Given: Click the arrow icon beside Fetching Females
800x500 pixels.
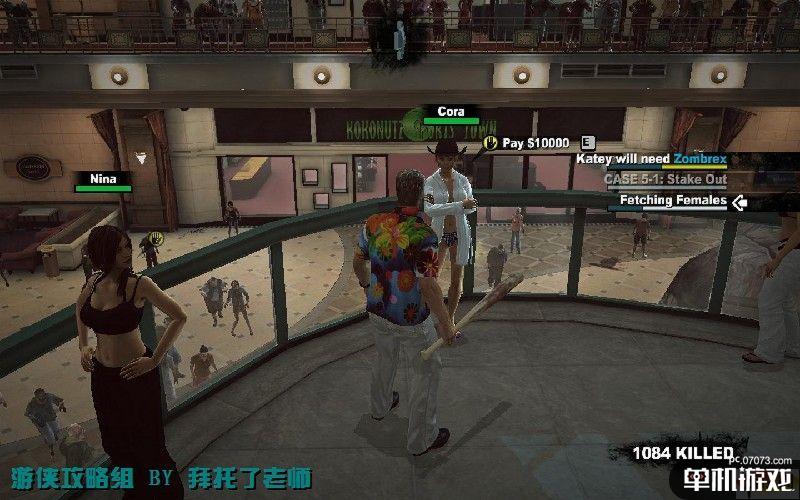Looking at the screenshot, I should (739, 202).
